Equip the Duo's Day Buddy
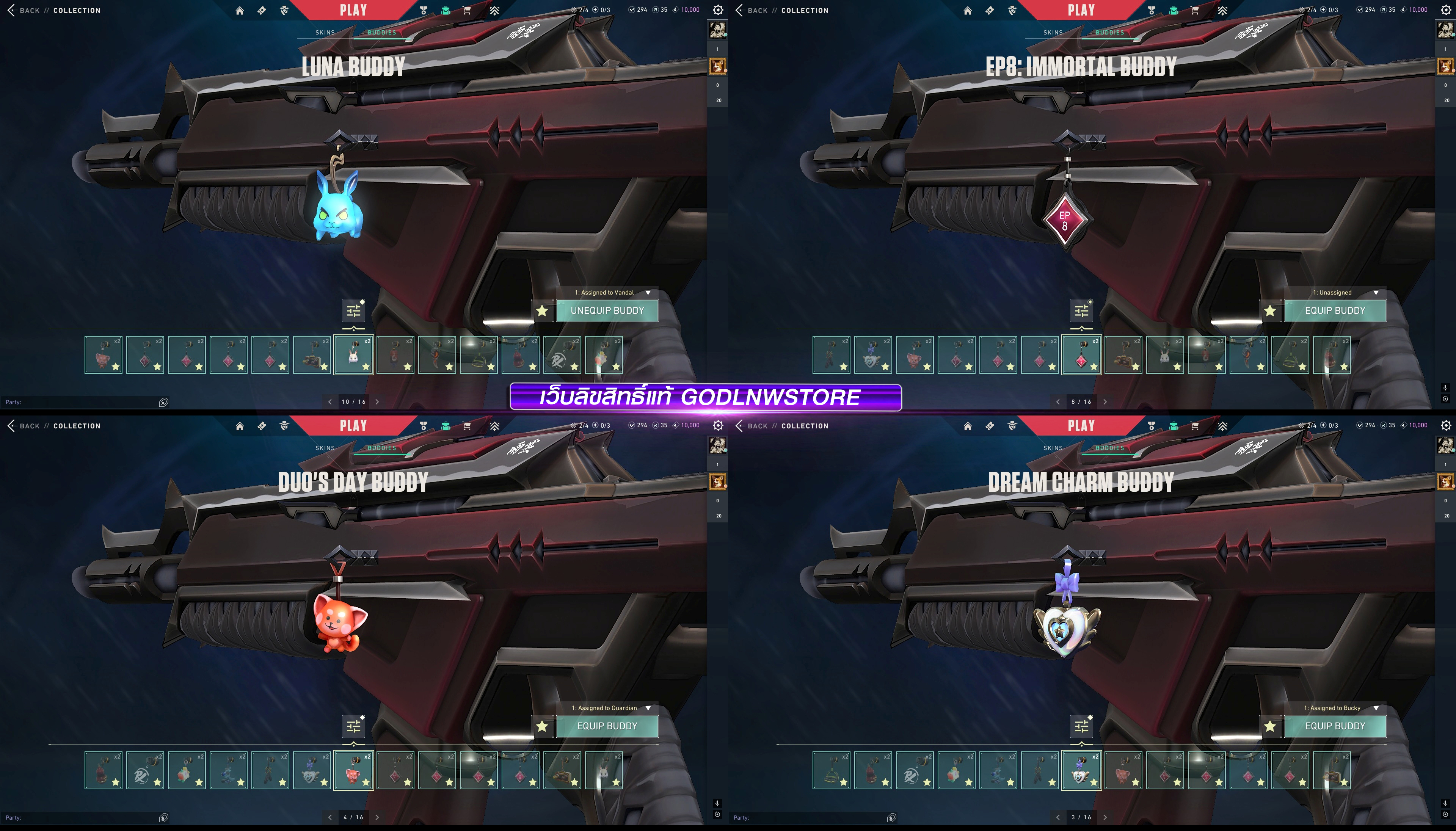The height and width of the screenshot is (831, 1456). (x=607, y=726)
